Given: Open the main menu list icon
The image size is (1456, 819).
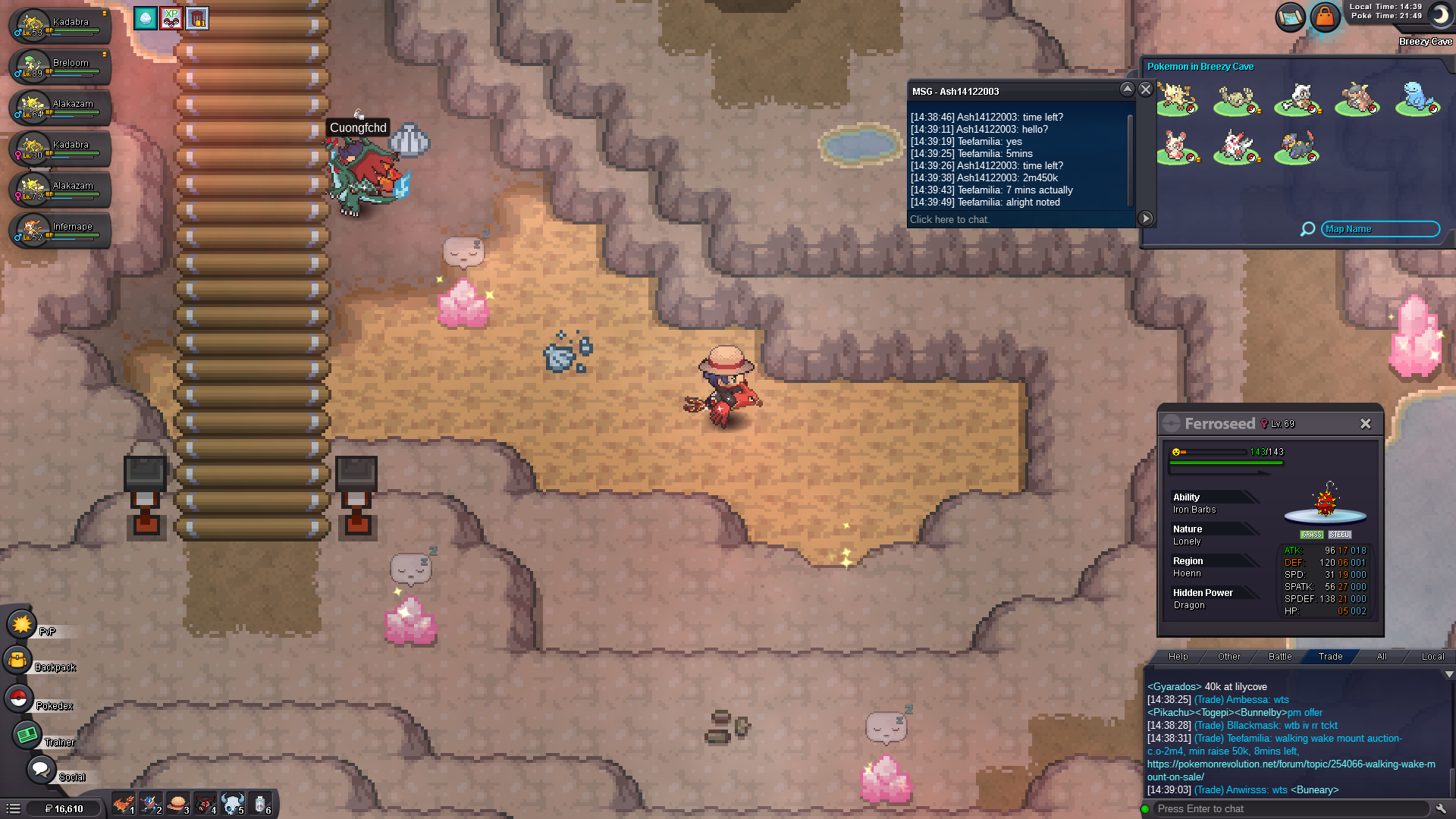Looking at the screenshot, I should pos(14,808).
